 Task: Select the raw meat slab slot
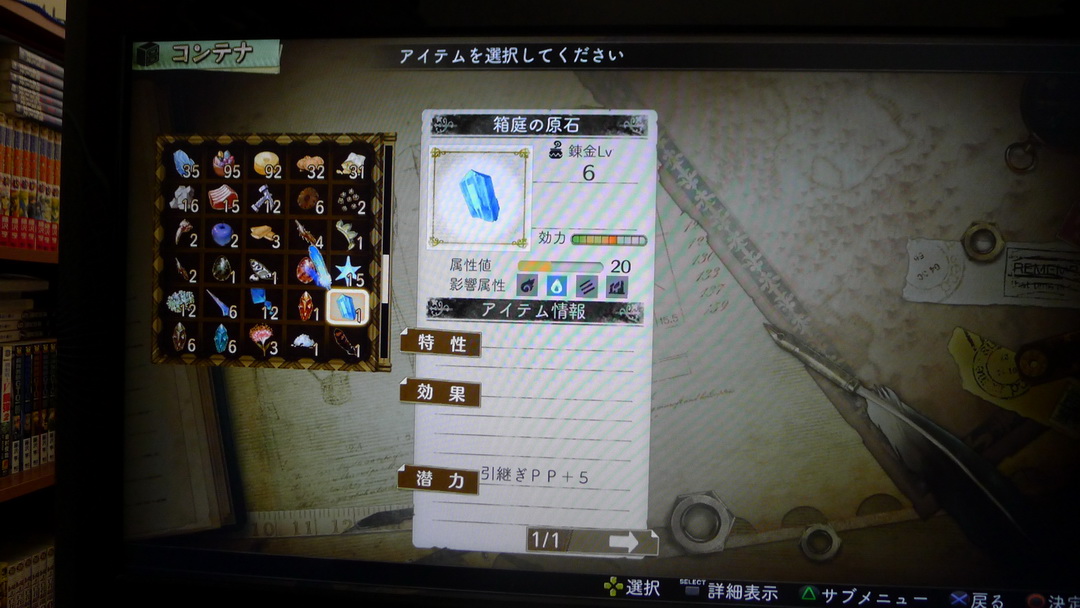[223, 198]
